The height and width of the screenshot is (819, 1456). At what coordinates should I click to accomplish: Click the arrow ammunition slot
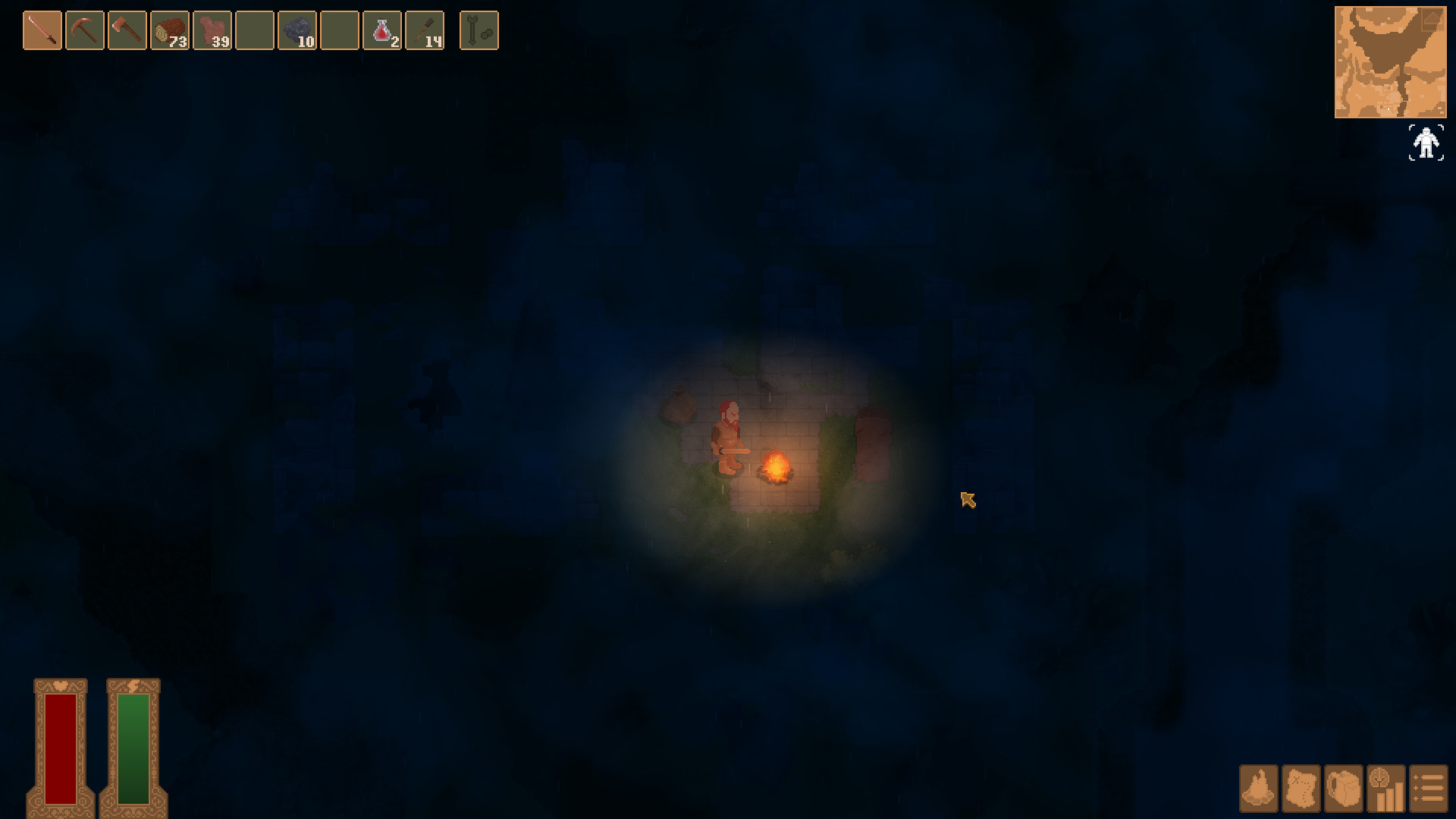click(479, 30)
